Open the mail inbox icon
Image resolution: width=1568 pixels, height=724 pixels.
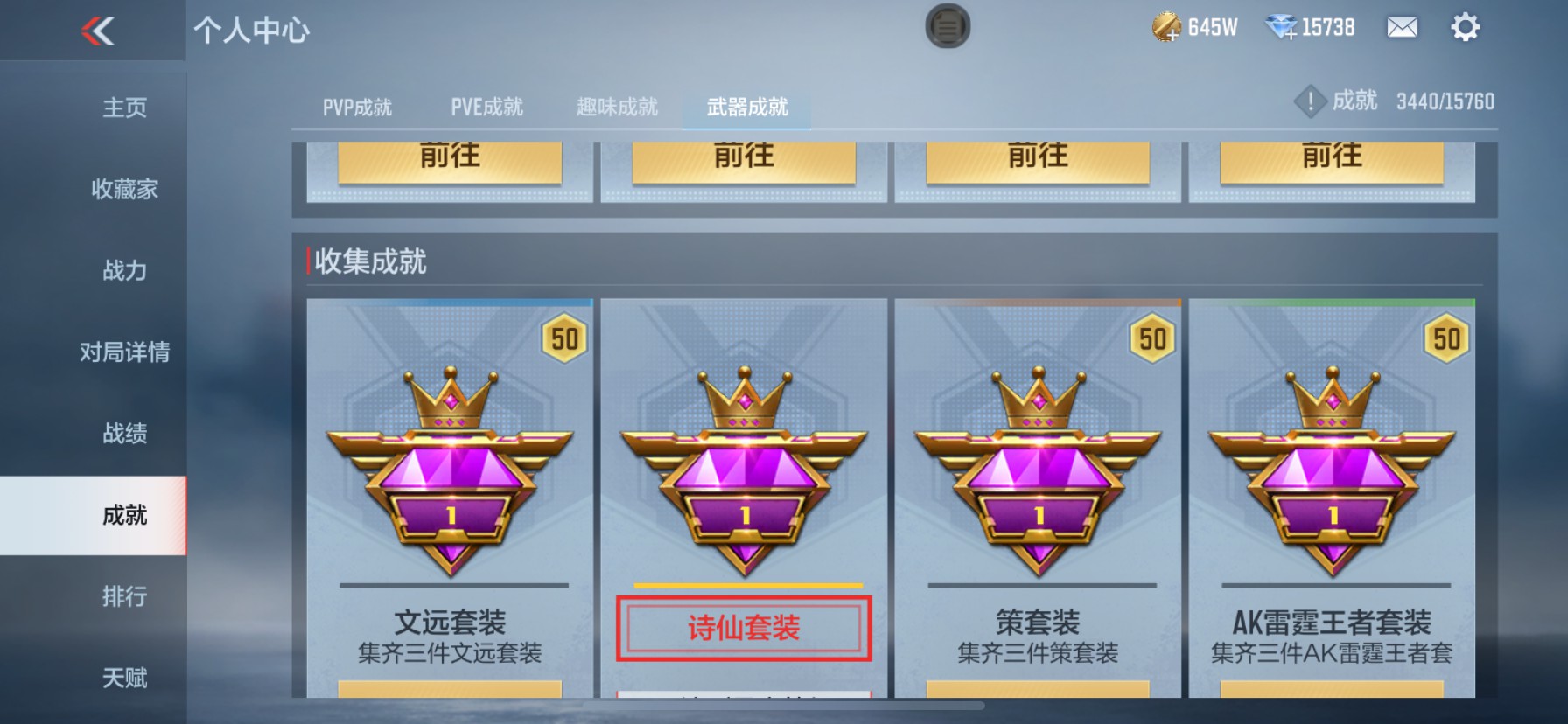1401,28
